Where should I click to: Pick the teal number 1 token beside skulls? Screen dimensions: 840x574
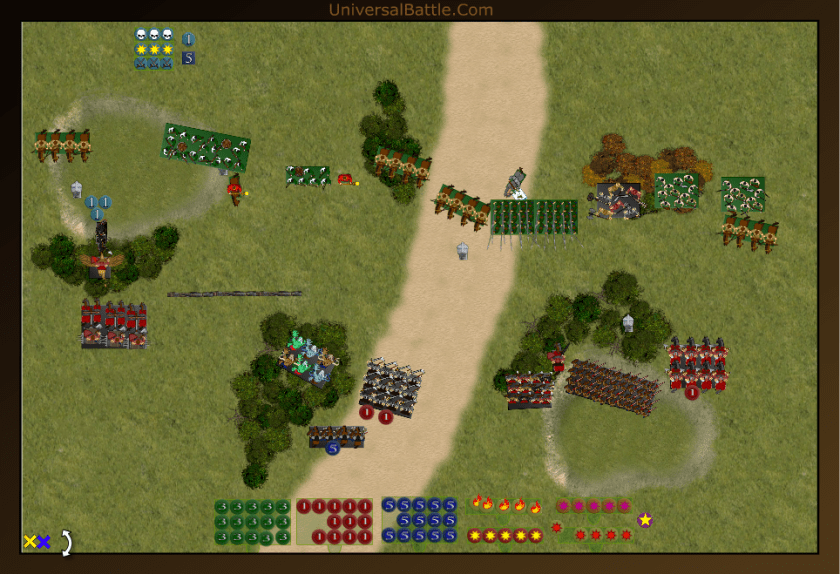coord(188,40)
